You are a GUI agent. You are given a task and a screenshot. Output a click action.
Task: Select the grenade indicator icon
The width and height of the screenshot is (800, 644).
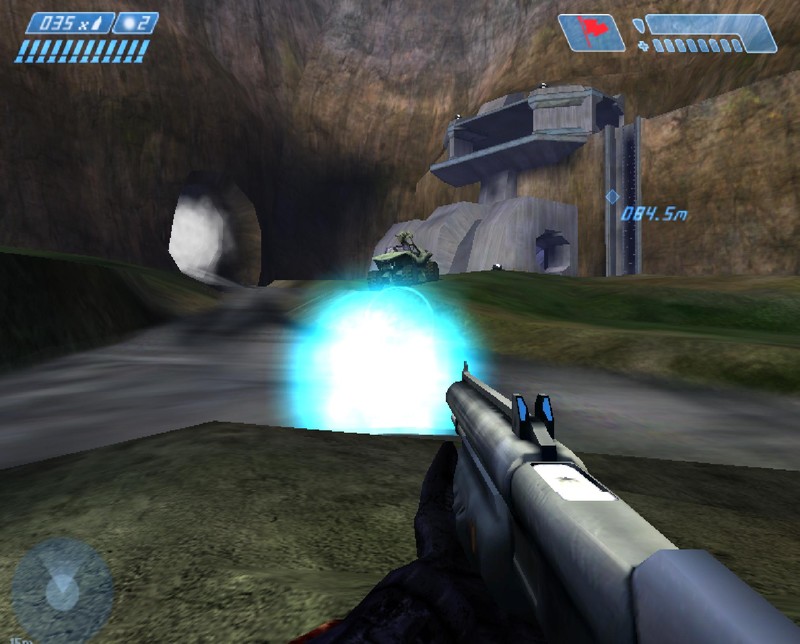click(x=135, y=23)
